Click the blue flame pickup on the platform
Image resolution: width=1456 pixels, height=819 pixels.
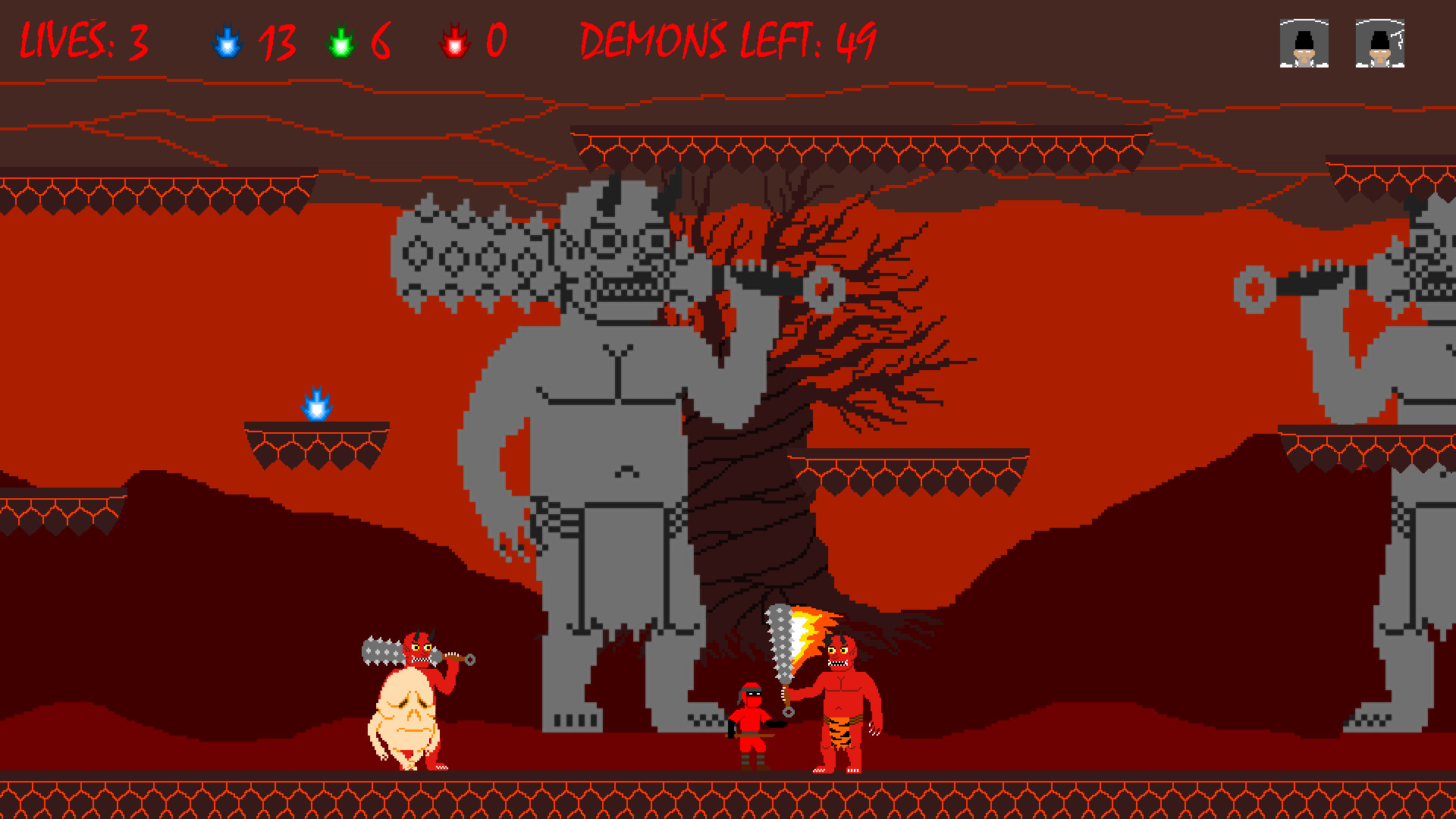[318, 404]
